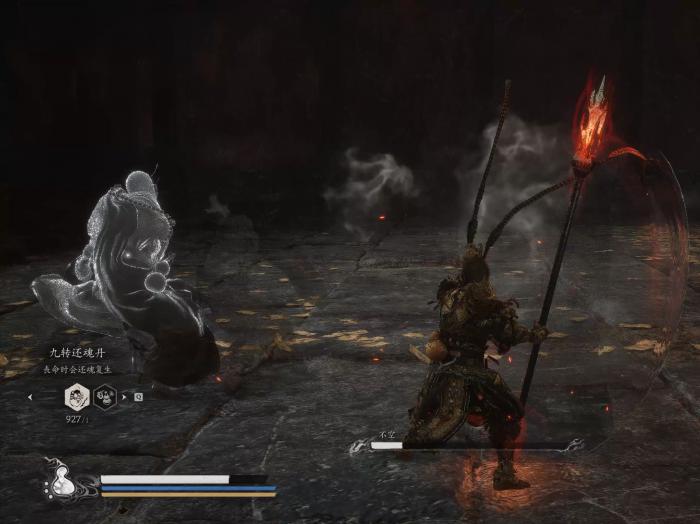700x524 pixels.
Task: Click the right arrow of the item selector
Action: 124,396
